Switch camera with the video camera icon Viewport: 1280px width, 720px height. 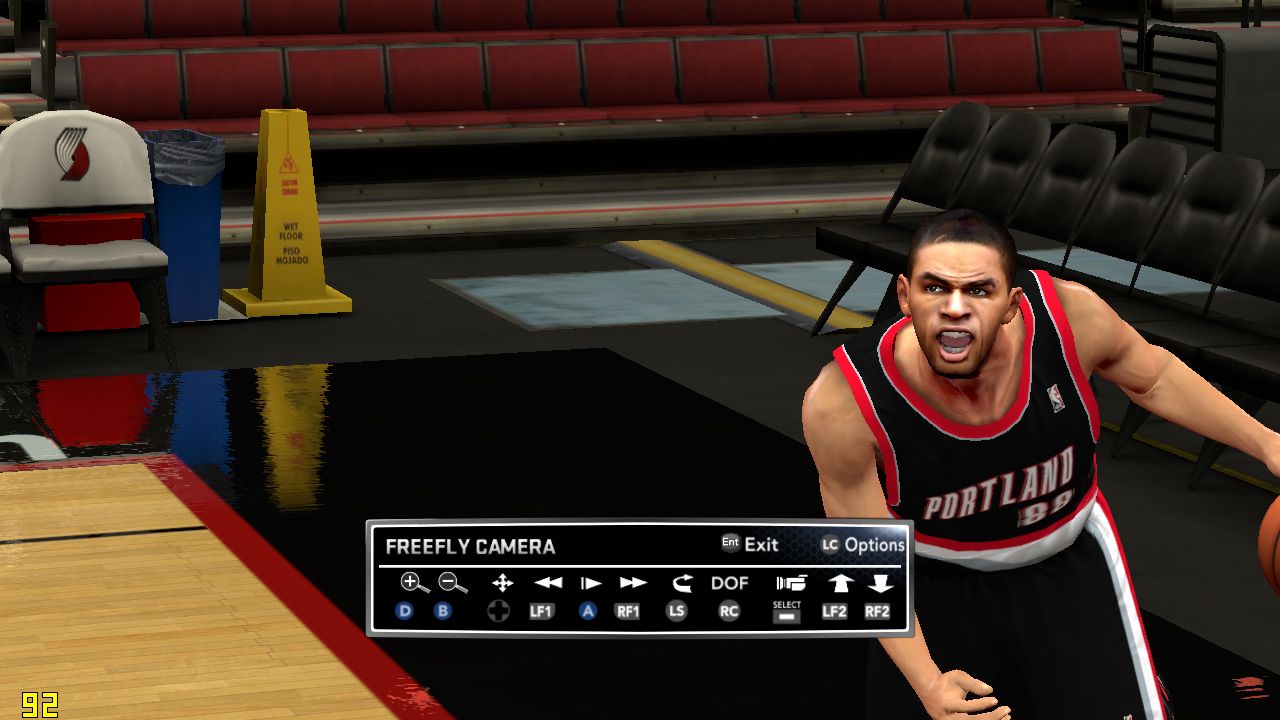[790, 582]
